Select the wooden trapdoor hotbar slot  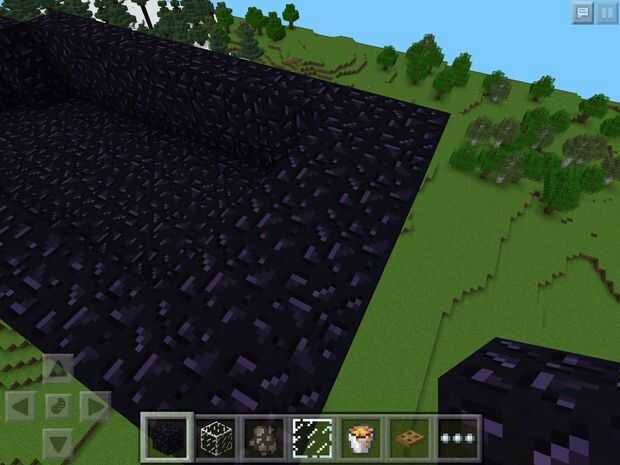coord(408,438)
